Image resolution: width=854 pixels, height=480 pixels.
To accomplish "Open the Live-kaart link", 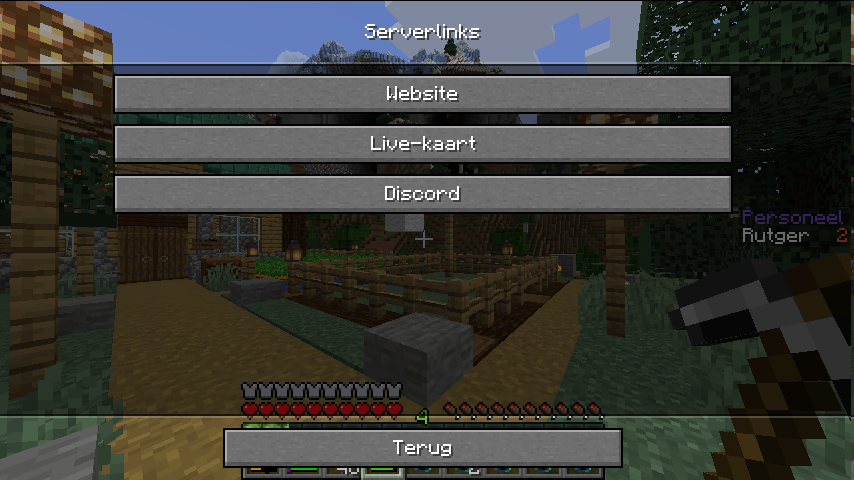I will pyautogui.click(x=422, y=144).
